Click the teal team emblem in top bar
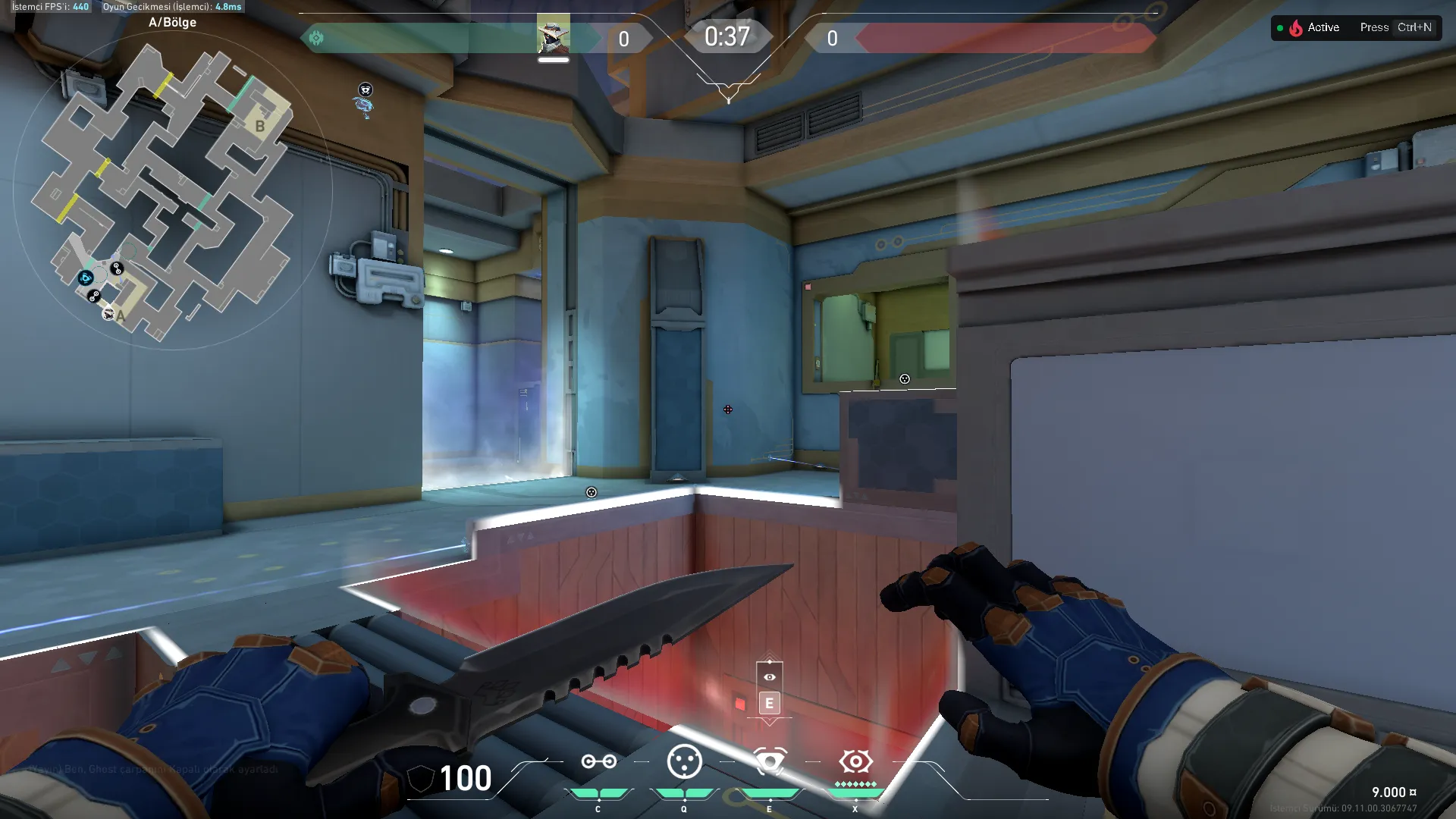 316,38
